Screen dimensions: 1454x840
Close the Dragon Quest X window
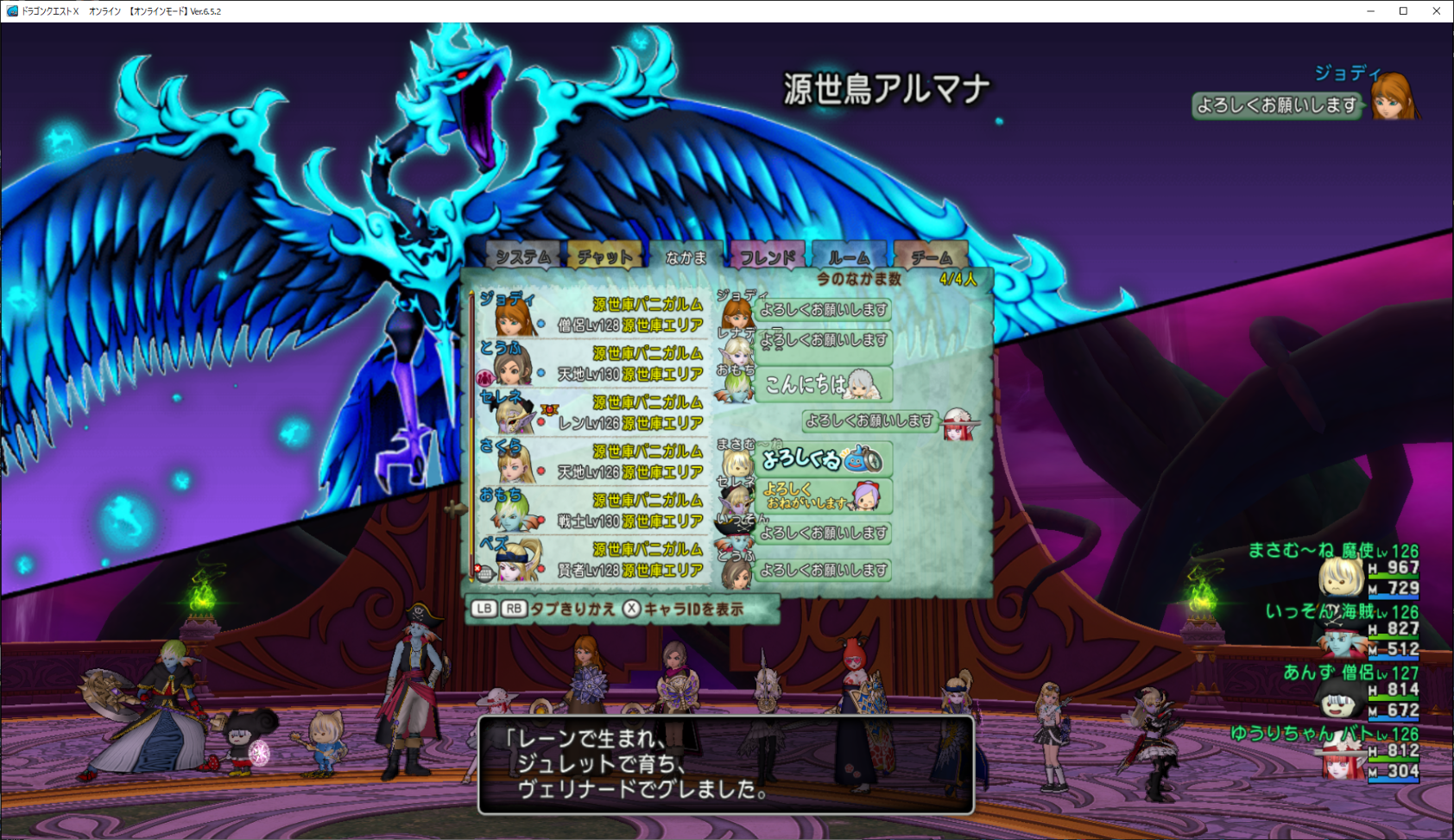1437,11
